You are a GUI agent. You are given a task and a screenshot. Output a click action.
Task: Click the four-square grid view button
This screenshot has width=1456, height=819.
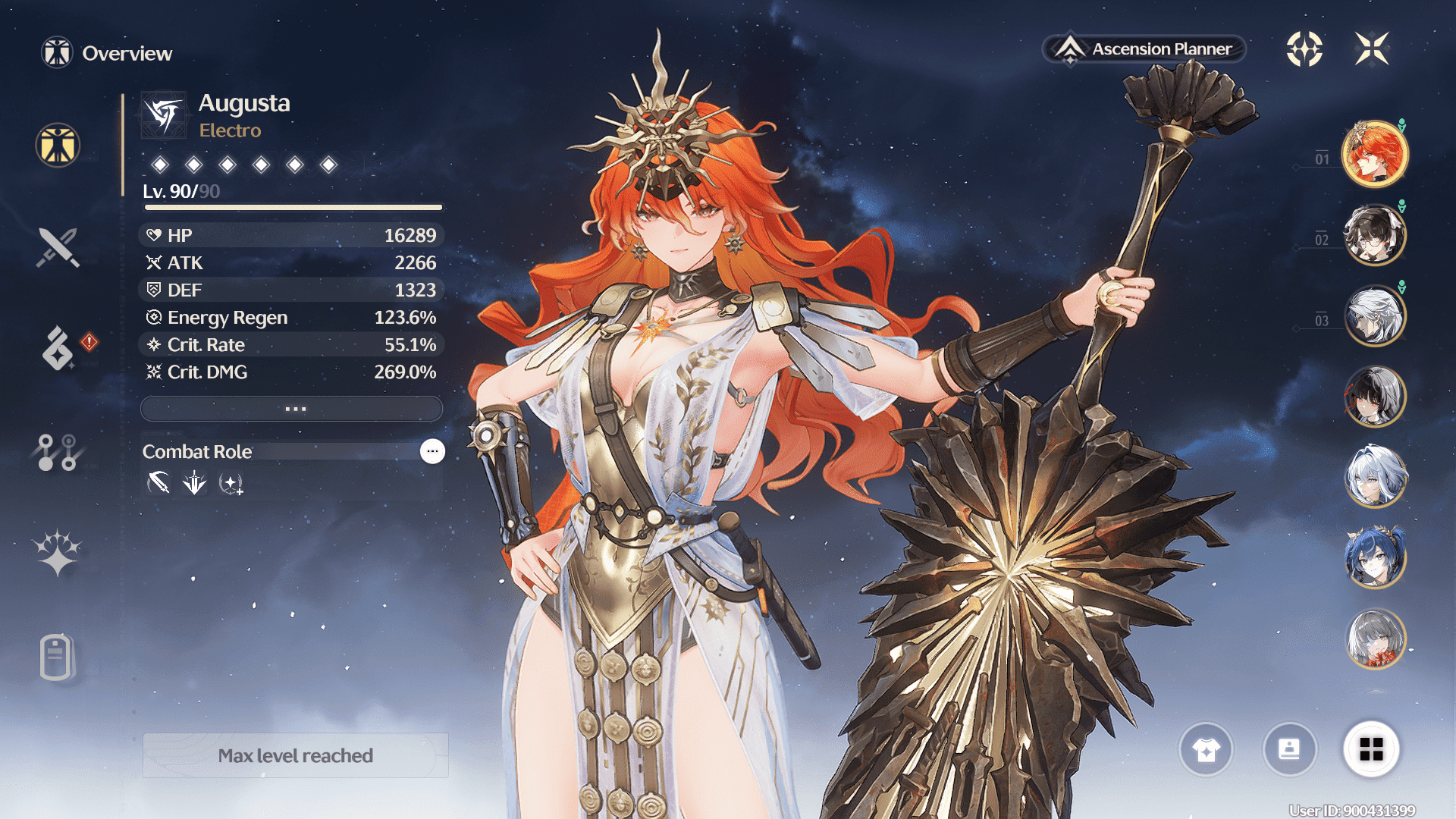tap(1371, 749)
